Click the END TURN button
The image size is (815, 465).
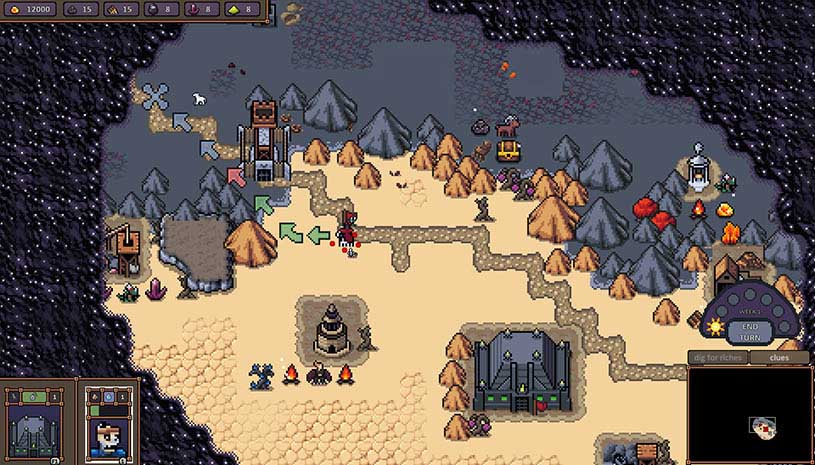click(x=749, y=332)
